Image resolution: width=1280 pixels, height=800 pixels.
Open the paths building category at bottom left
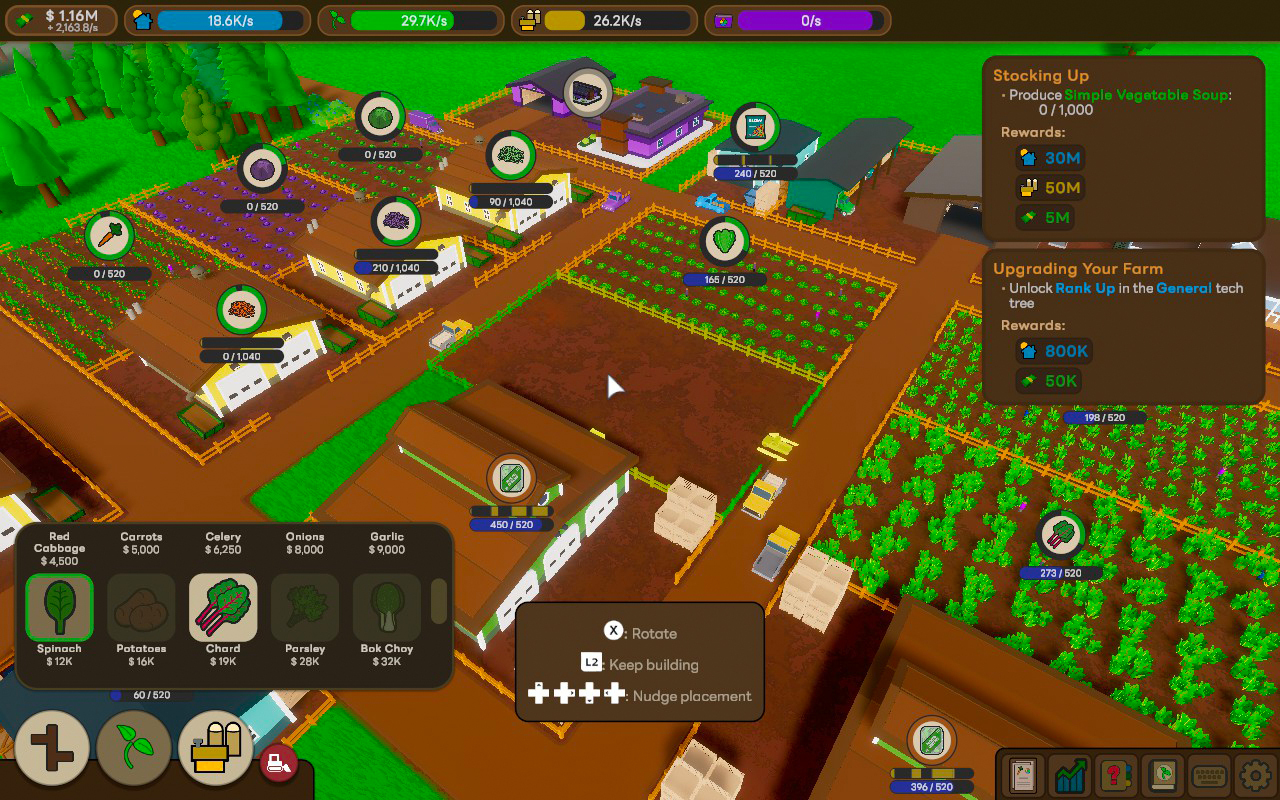click(x=52, y=748)
